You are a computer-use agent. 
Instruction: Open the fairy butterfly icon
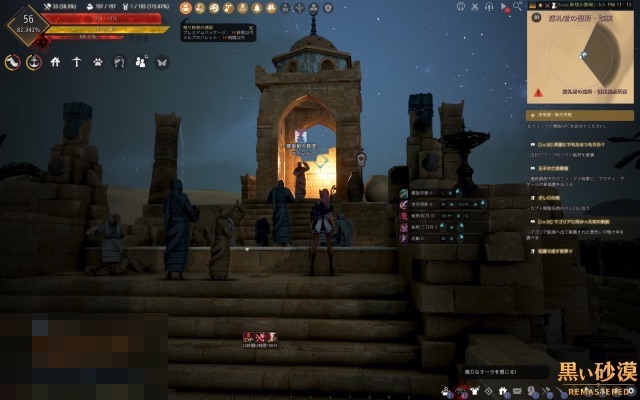pos(162,63)
